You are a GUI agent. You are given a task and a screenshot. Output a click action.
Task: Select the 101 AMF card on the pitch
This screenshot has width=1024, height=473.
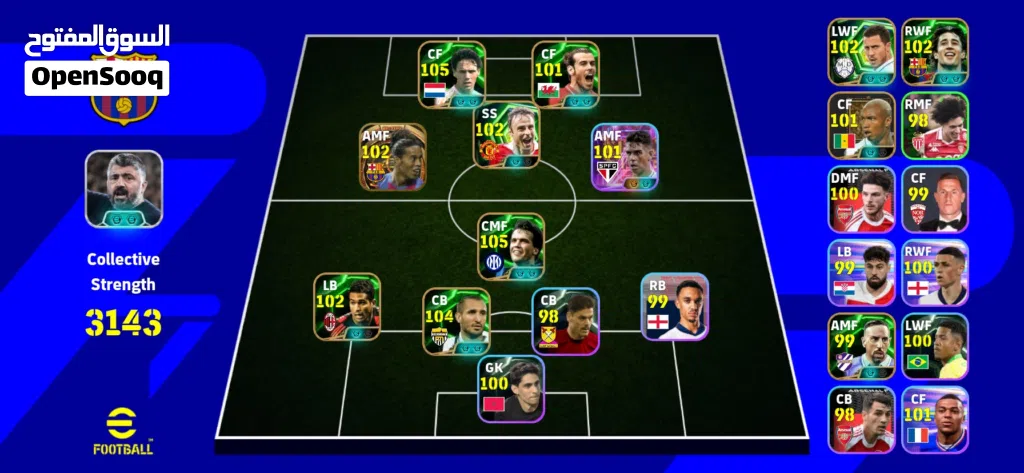coord(625,157)
